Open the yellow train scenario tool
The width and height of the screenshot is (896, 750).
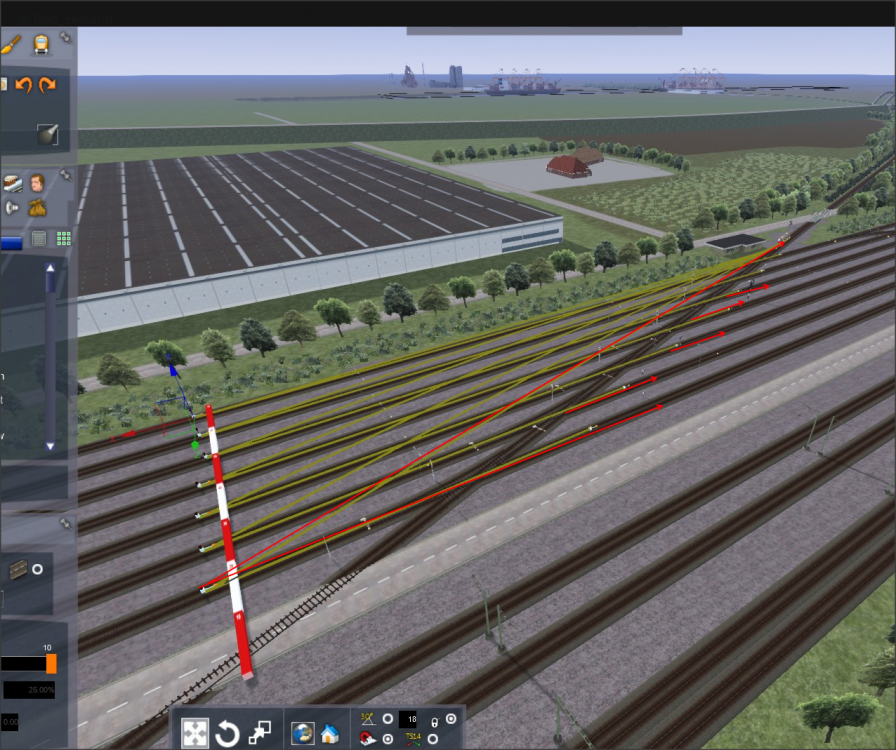pos(41,44)
